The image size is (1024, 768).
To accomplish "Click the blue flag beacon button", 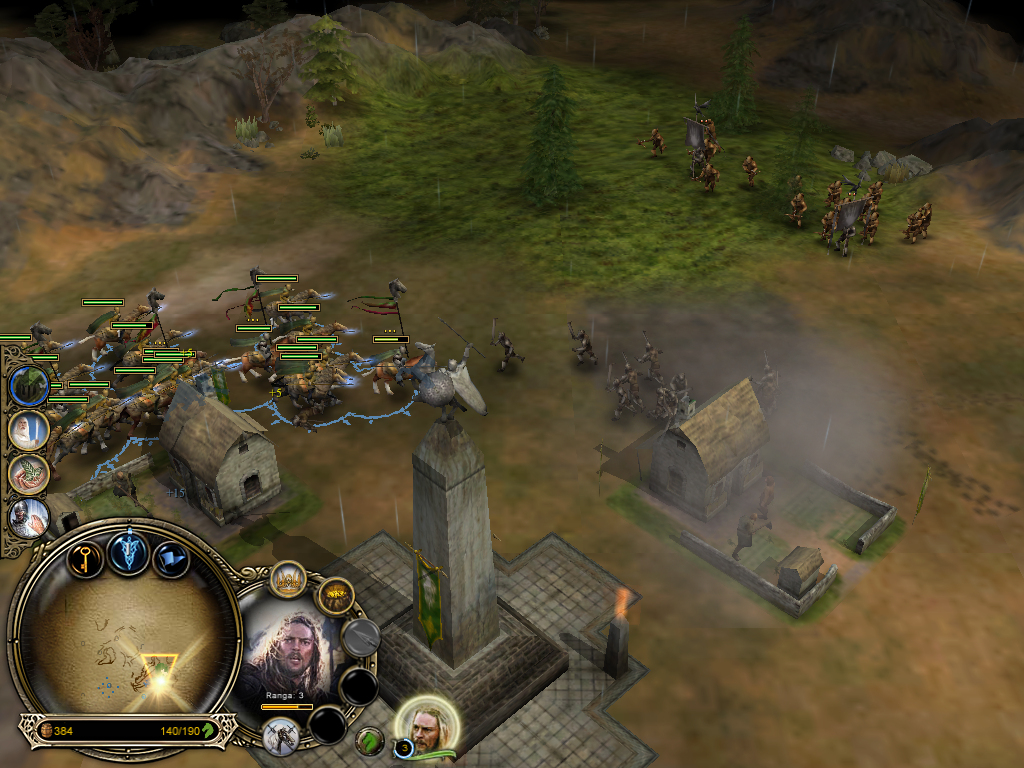I will (x=171, y=558).
